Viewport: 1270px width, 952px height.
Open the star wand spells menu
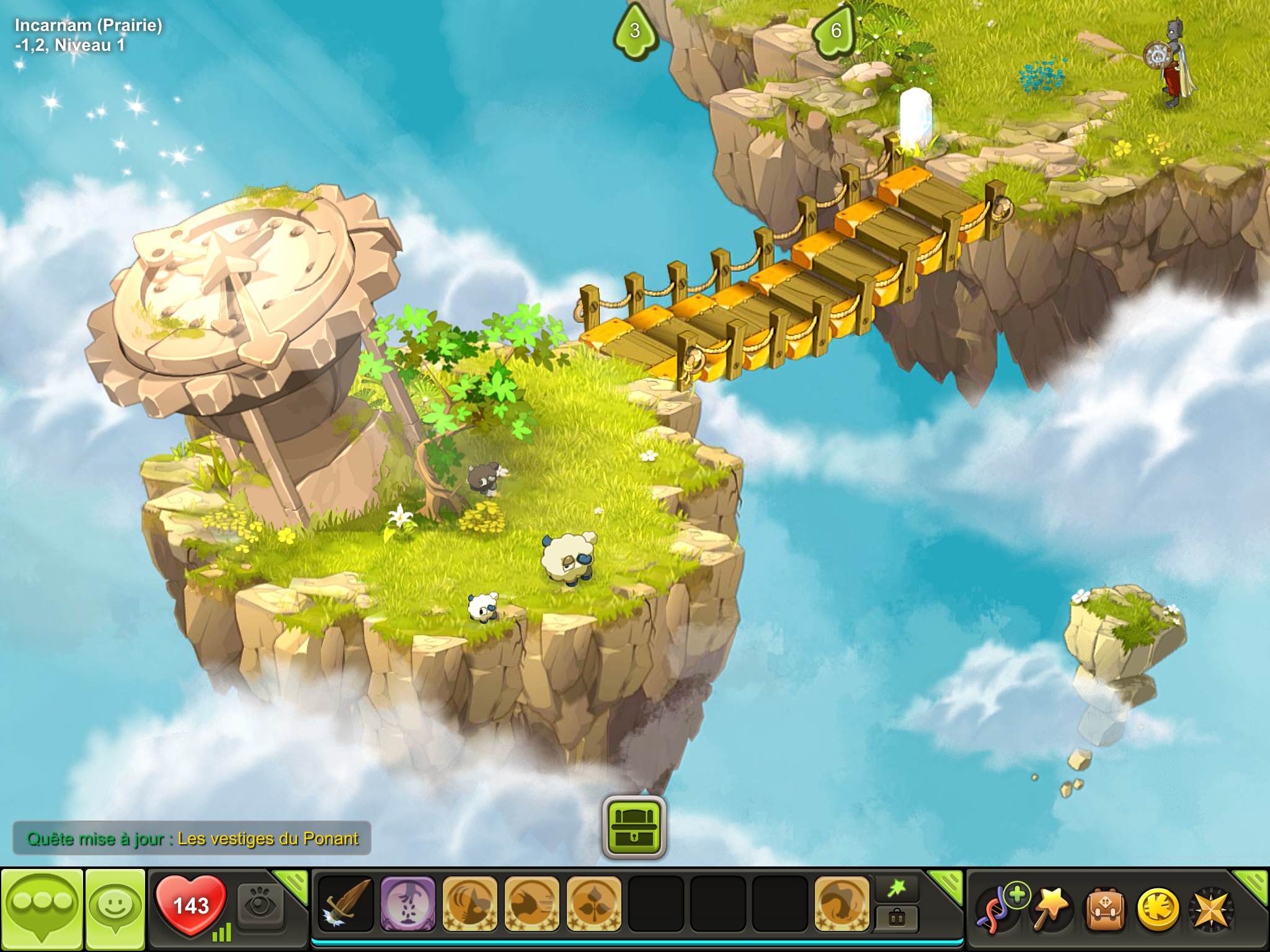pyautogui.click(x=1051, y=909)
